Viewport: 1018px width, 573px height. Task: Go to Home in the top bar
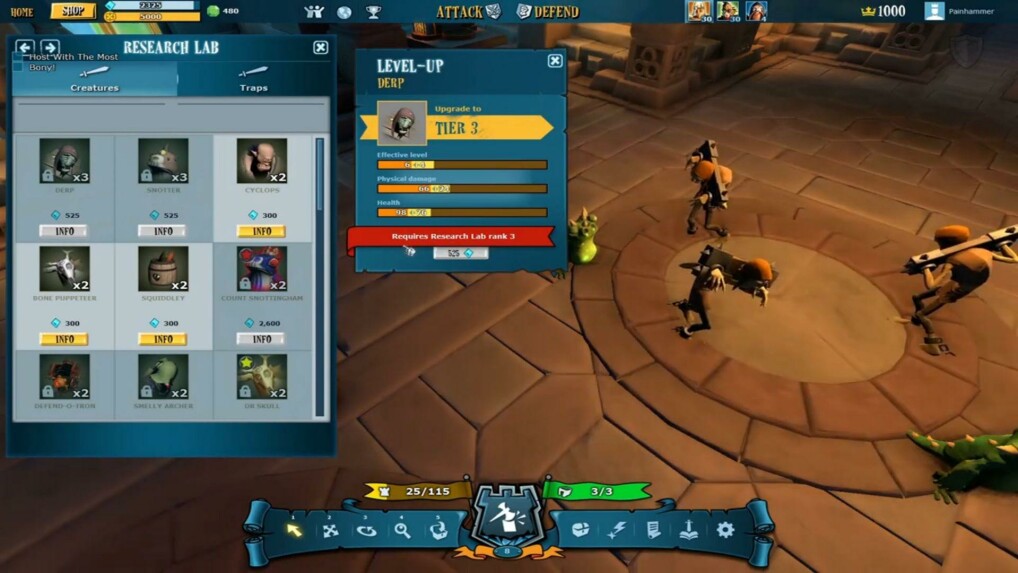click(x=21, y=12)
